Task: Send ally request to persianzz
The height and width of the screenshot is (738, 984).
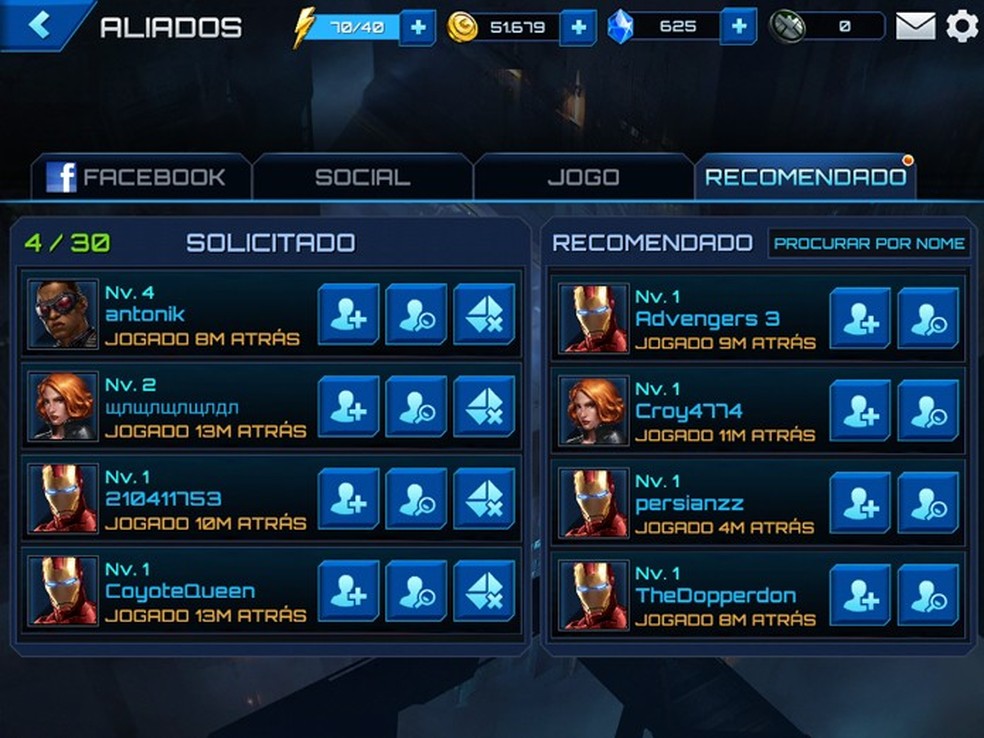Action: coord(860,503)
